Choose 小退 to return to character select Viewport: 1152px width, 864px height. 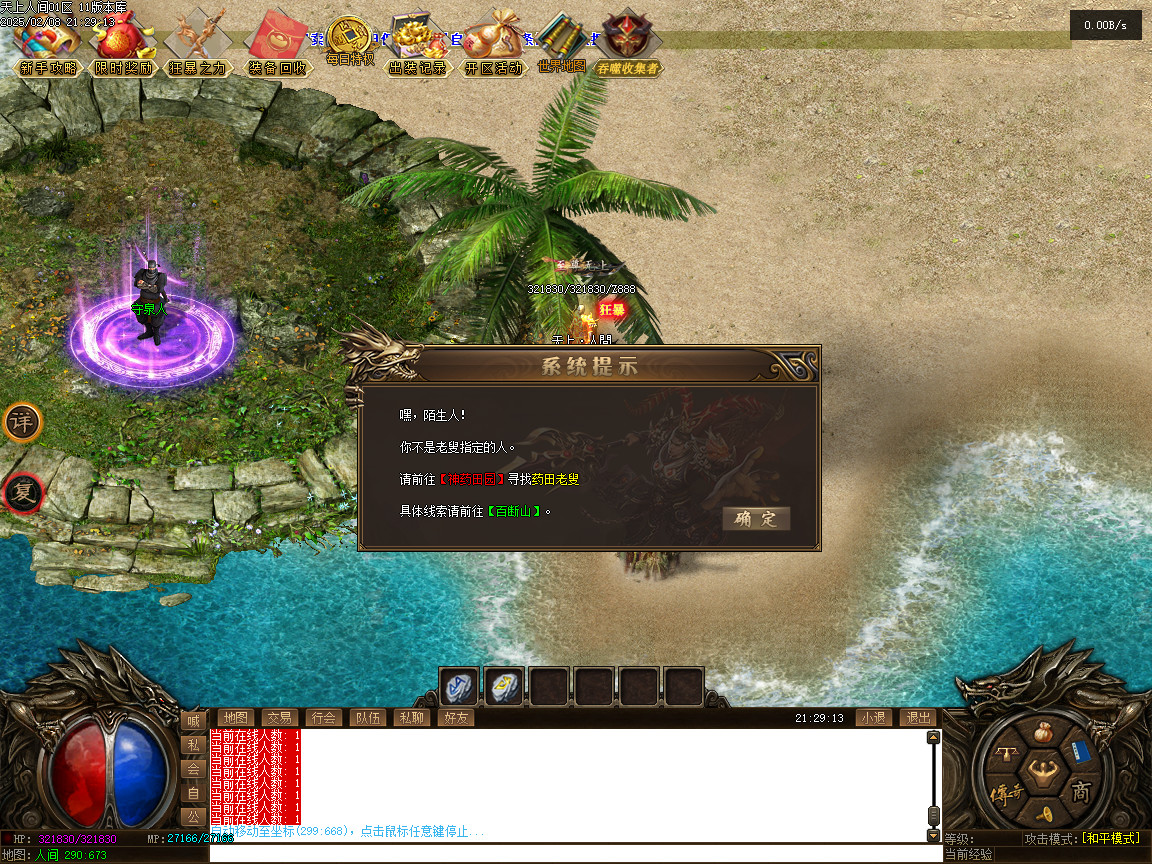(873, 718)
